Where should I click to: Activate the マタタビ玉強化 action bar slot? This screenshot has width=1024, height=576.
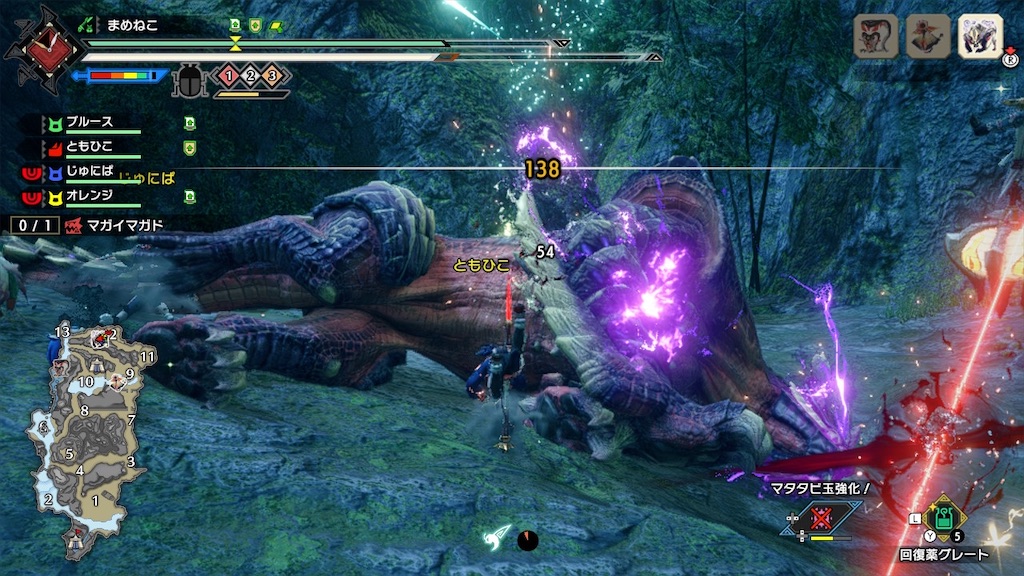click(x=822, y=517)
